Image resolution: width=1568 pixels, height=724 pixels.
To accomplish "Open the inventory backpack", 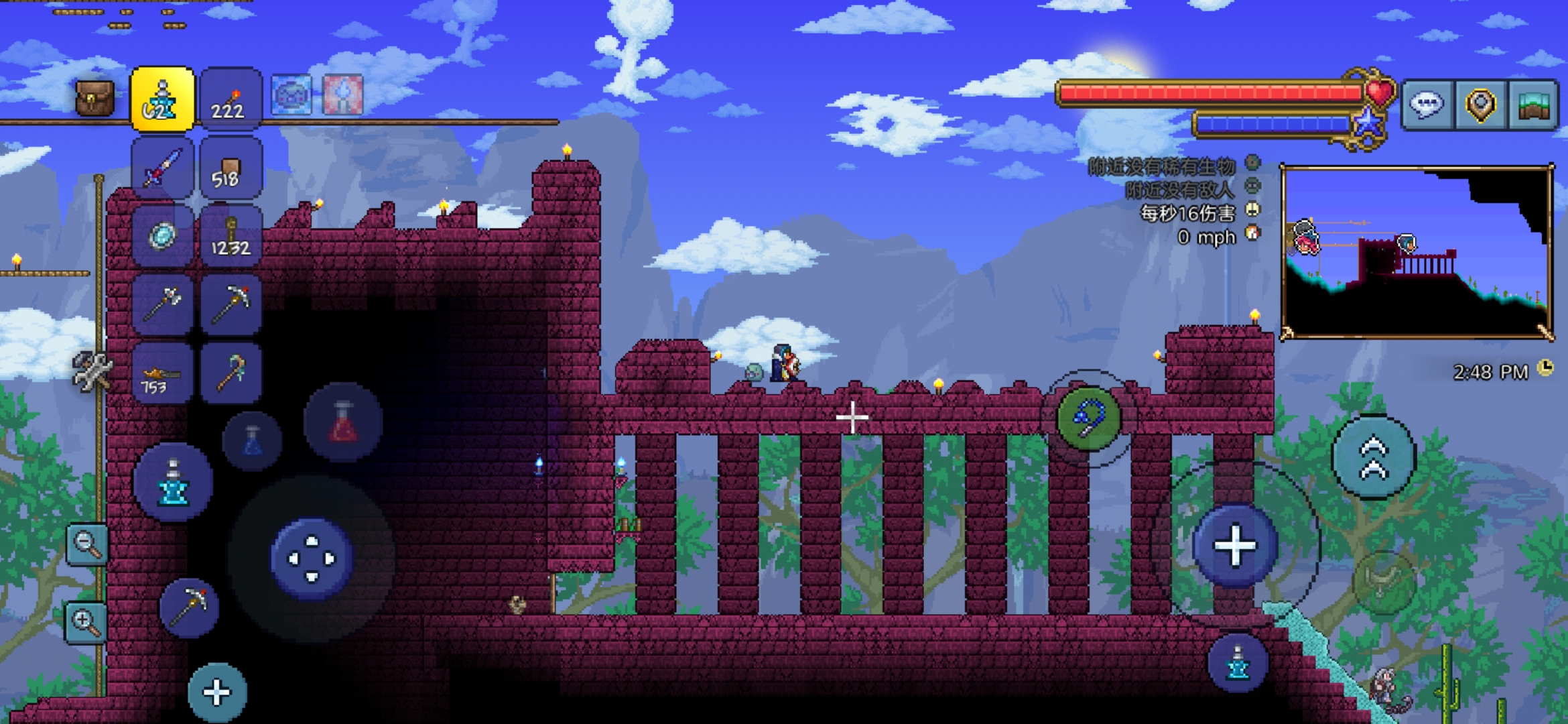I will click(x=94, y=99).
